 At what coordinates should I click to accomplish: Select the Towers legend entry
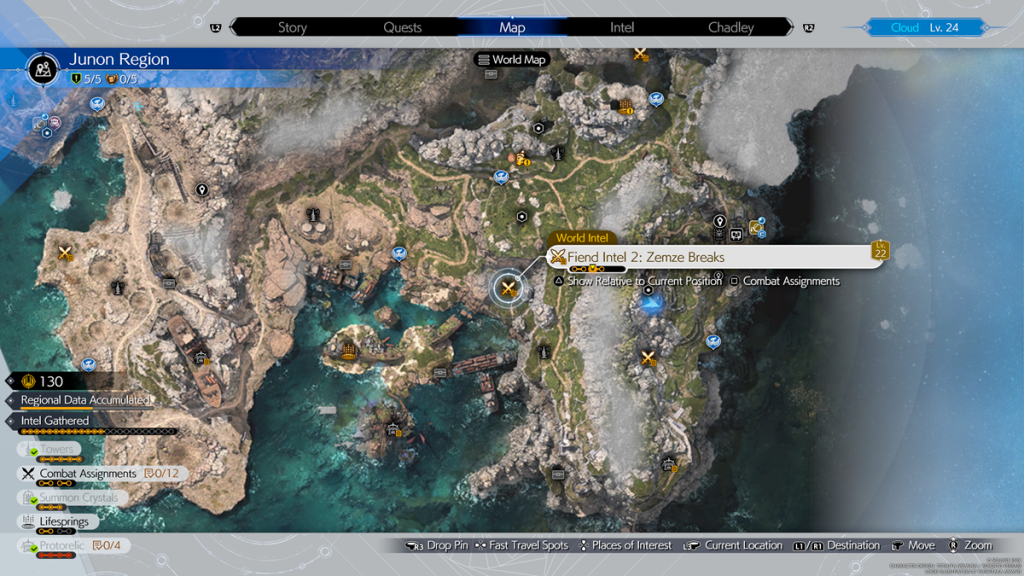(56, 450)
